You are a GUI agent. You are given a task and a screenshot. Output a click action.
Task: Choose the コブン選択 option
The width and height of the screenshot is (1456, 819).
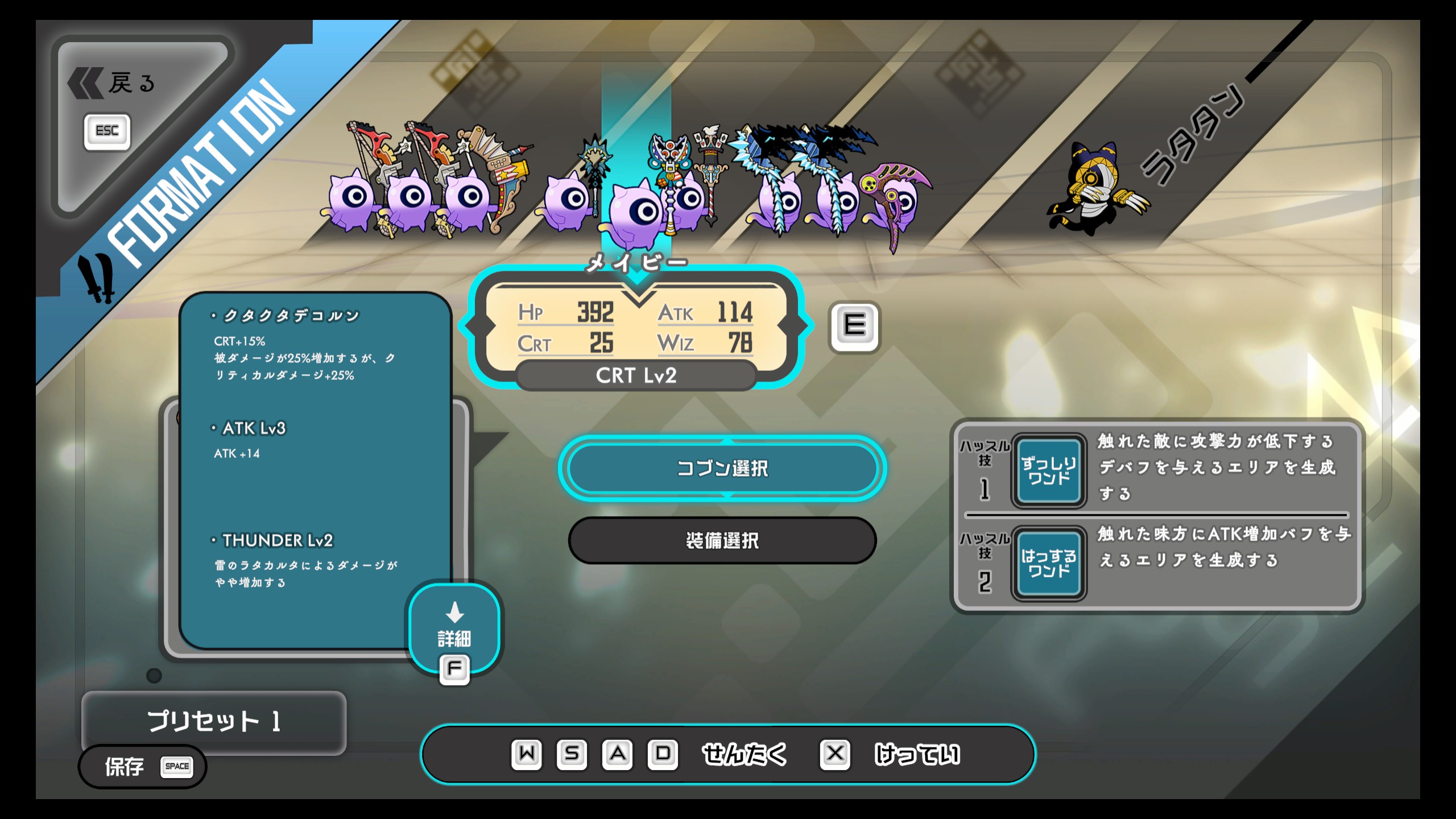pos(722,468)
